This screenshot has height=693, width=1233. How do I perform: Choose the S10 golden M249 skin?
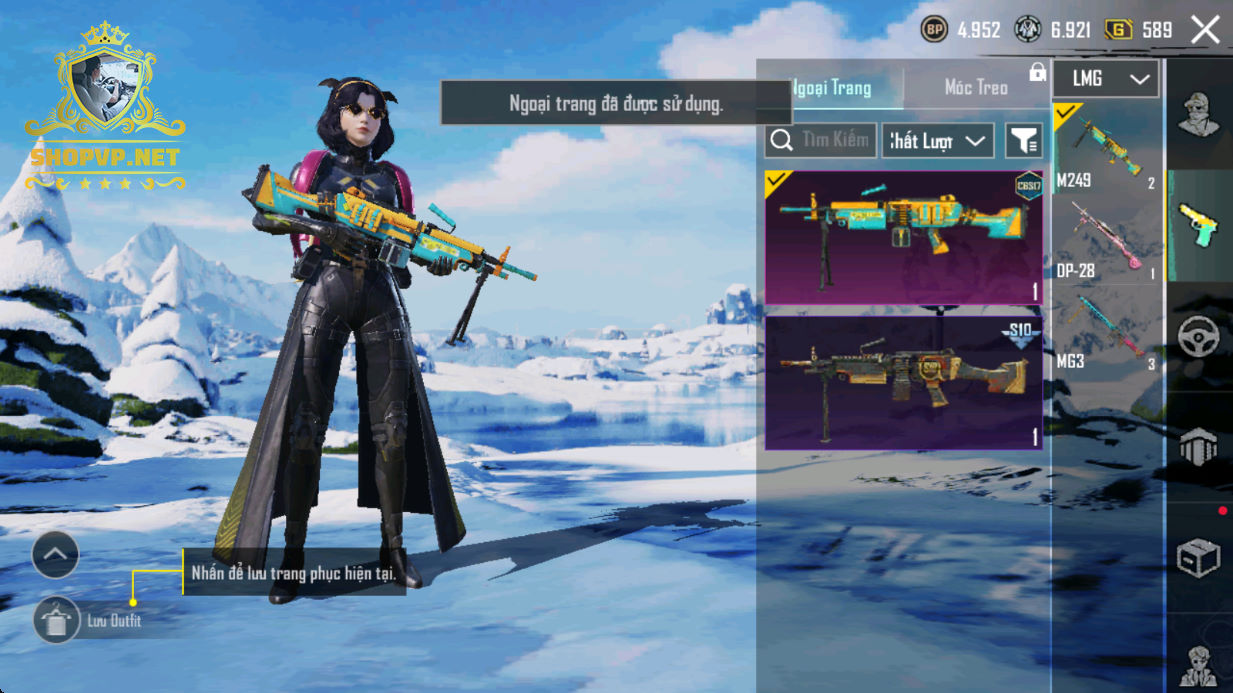click(x=903, y=383)
